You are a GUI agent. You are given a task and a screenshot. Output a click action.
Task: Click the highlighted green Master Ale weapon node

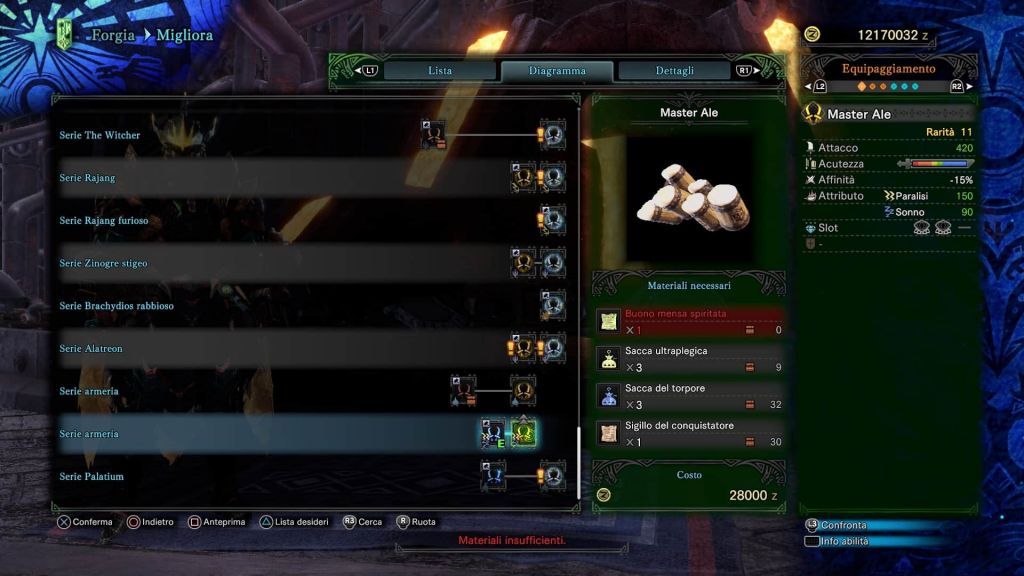pyautogui.click(x=525, y=433)
